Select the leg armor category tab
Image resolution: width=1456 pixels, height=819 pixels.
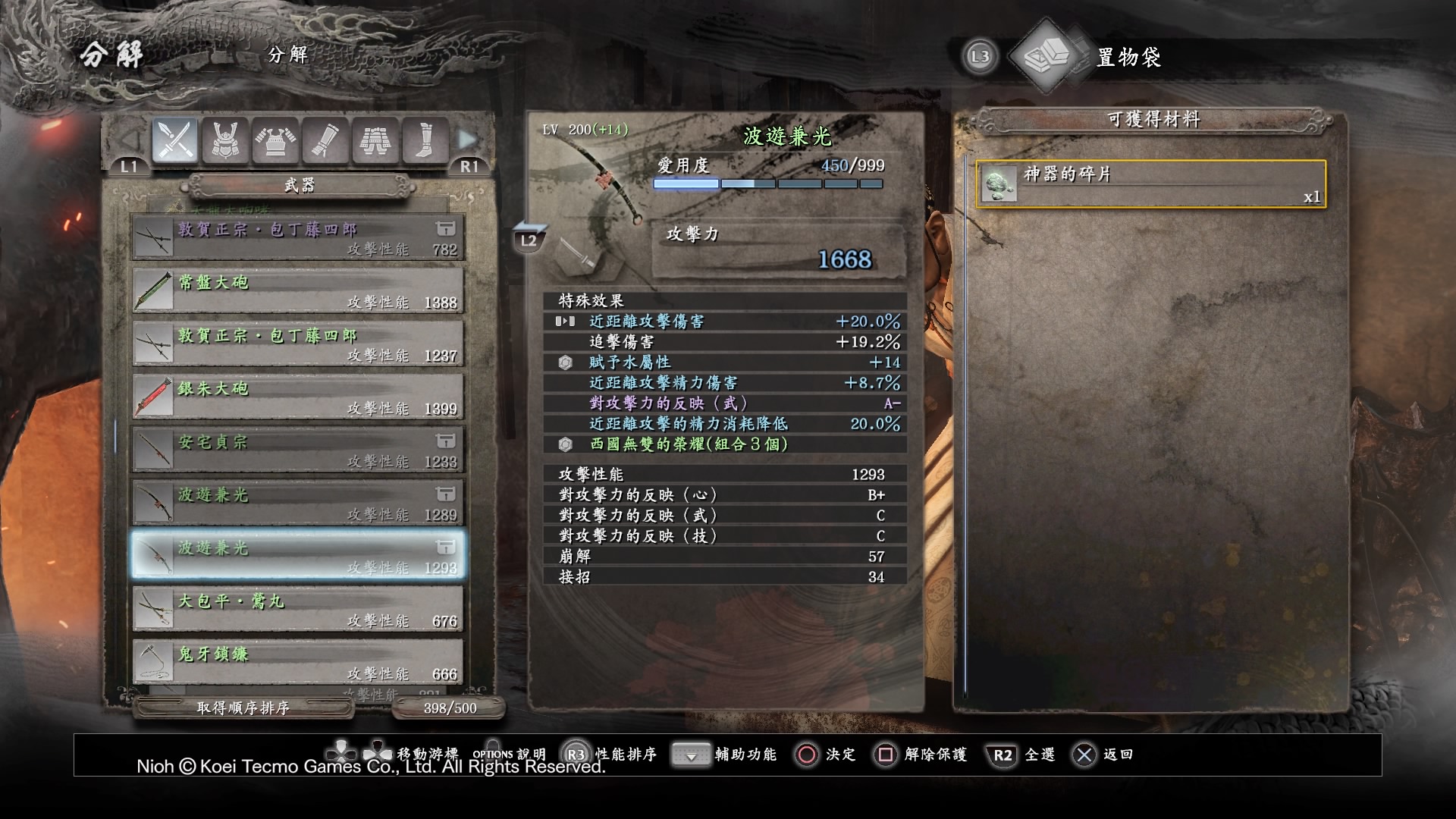375,140
